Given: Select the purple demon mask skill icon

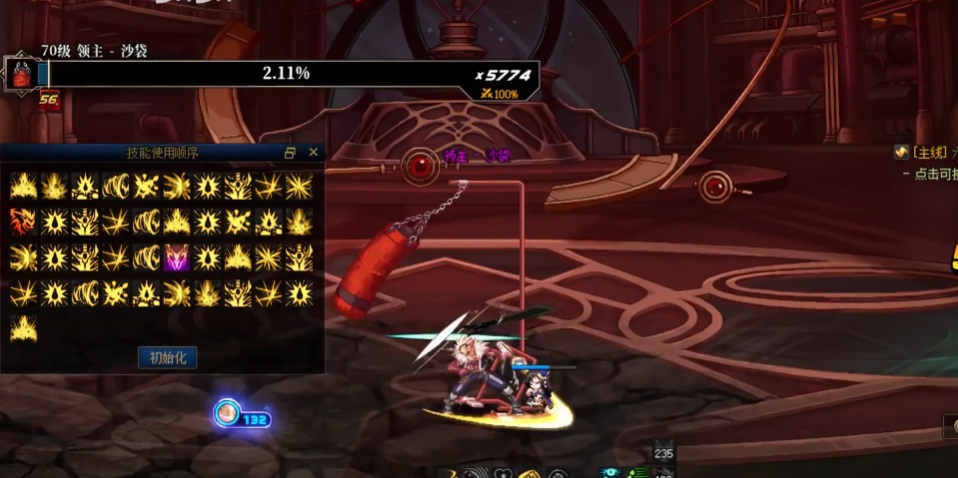Looking at the screenshot, I should [x=177, y=257].
